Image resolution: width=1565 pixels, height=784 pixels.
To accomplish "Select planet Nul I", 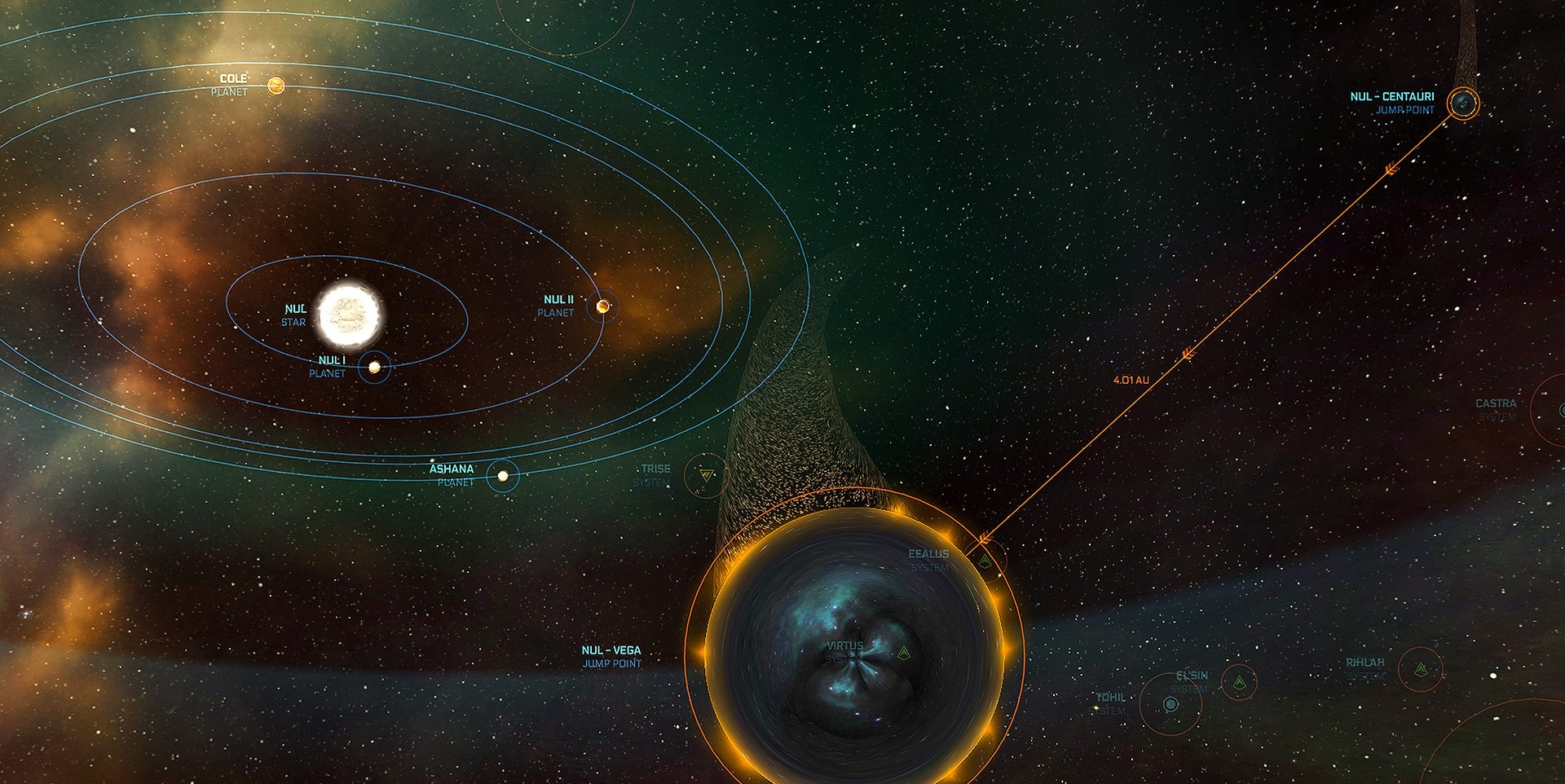I will point(374,368).
